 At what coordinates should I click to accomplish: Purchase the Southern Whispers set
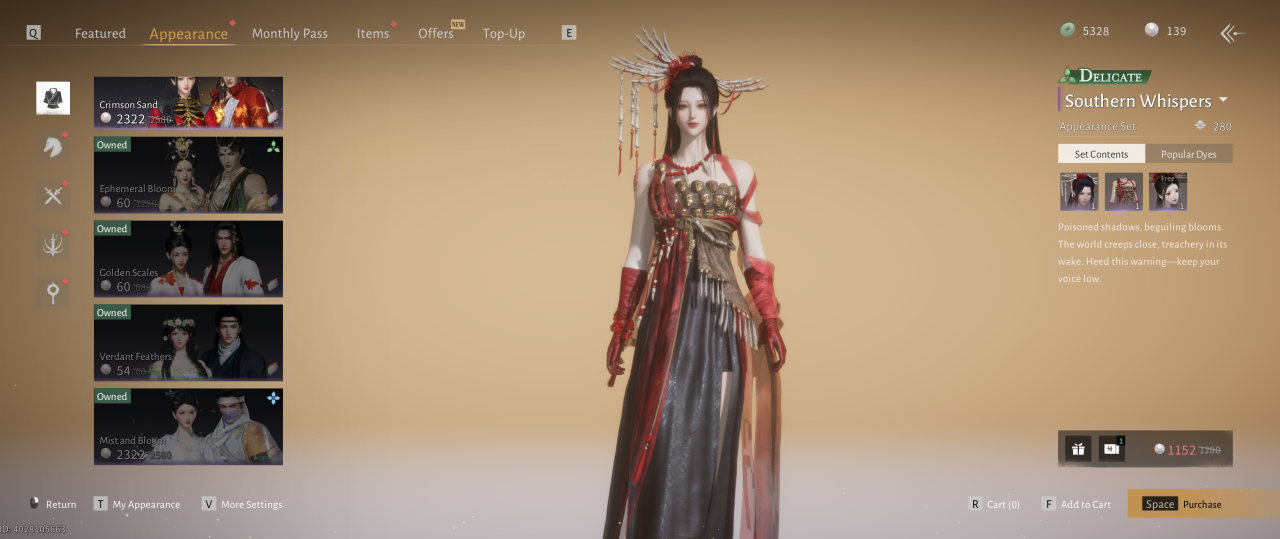tap(1203, 504)
